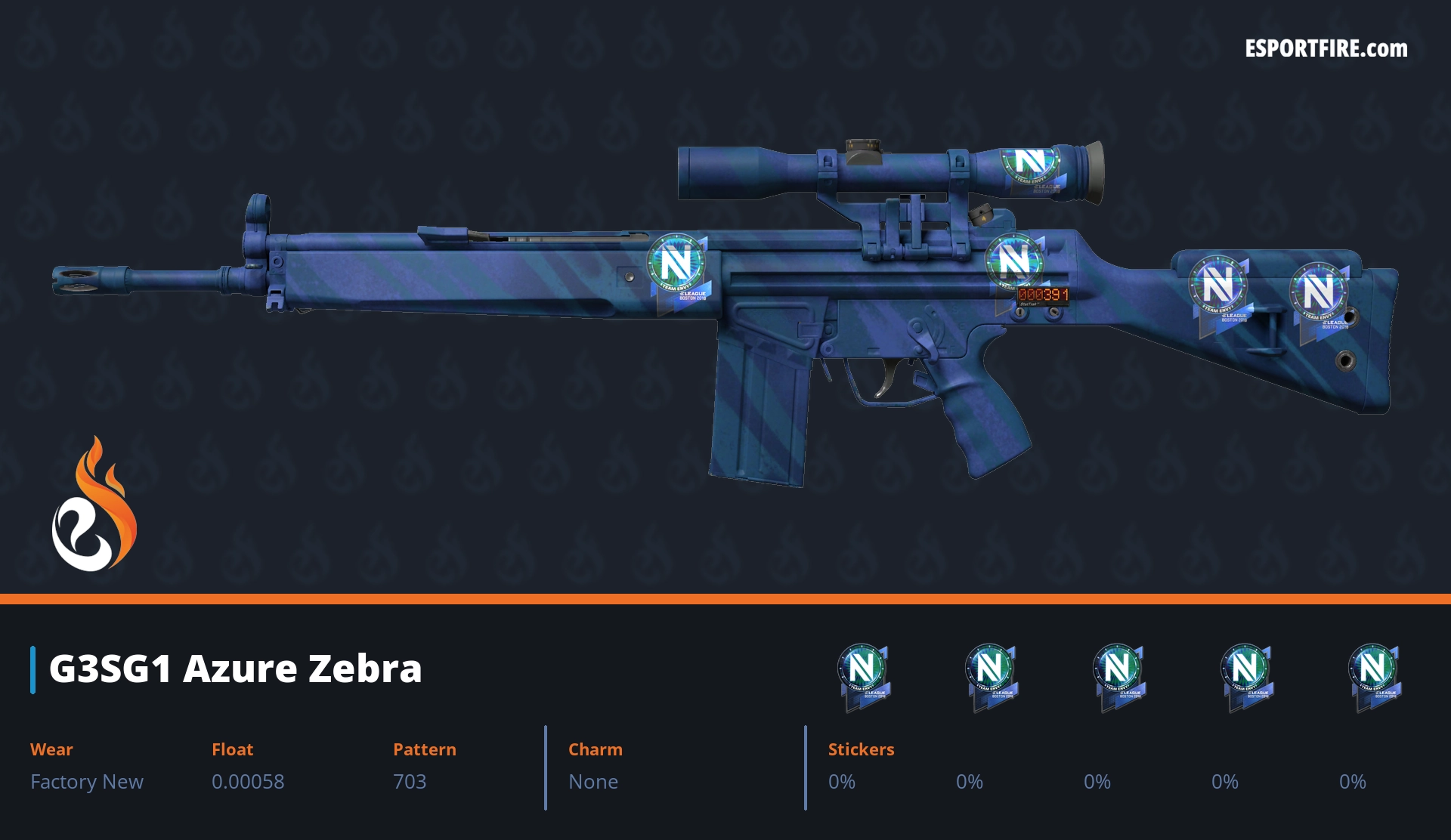Screen dimensions: 1451x840
Task: Click the Esportfire flame logo
Action: click(94, 505)
